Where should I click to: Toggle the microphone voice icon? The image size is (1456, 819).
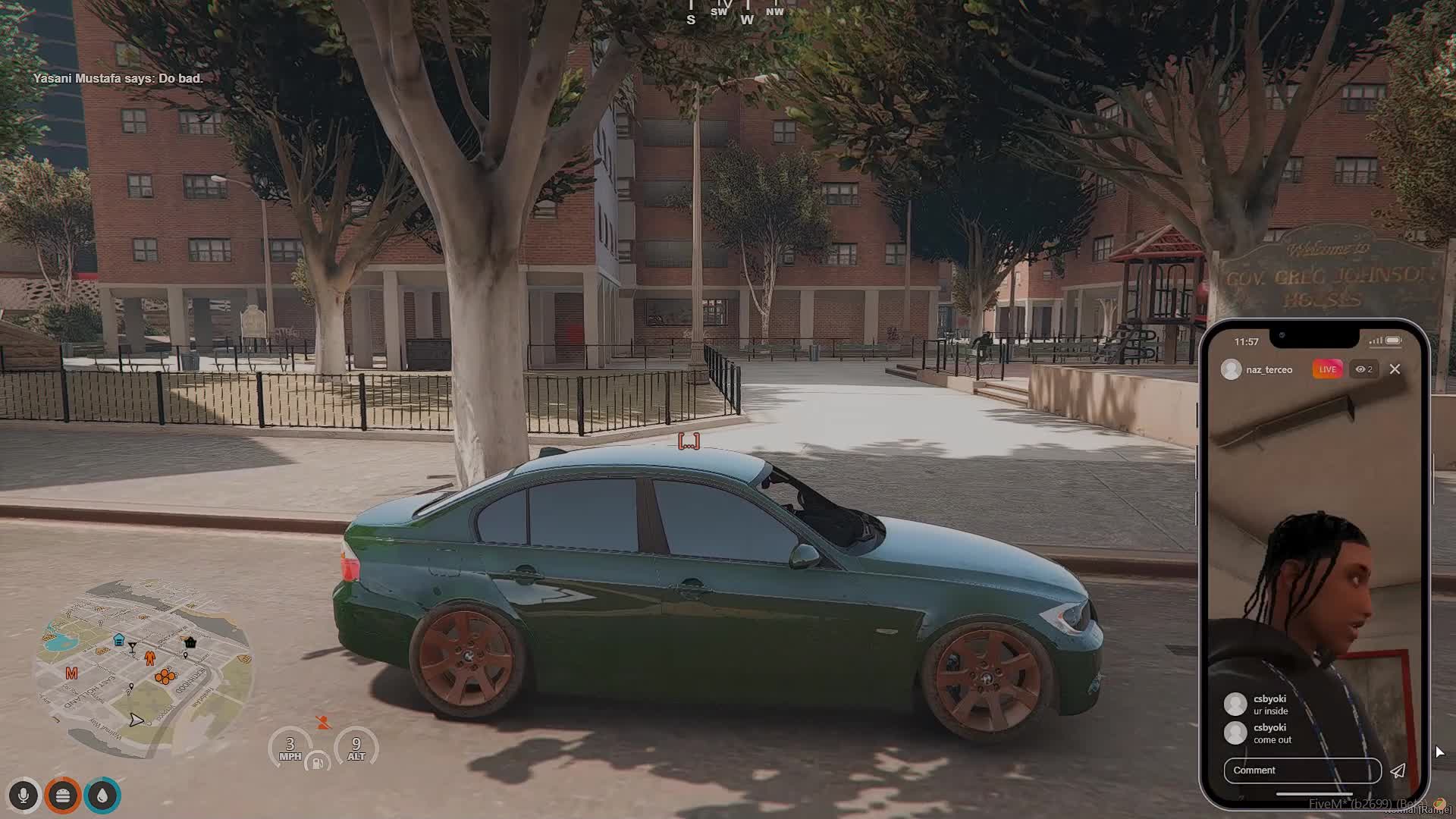tap(24, 795)
